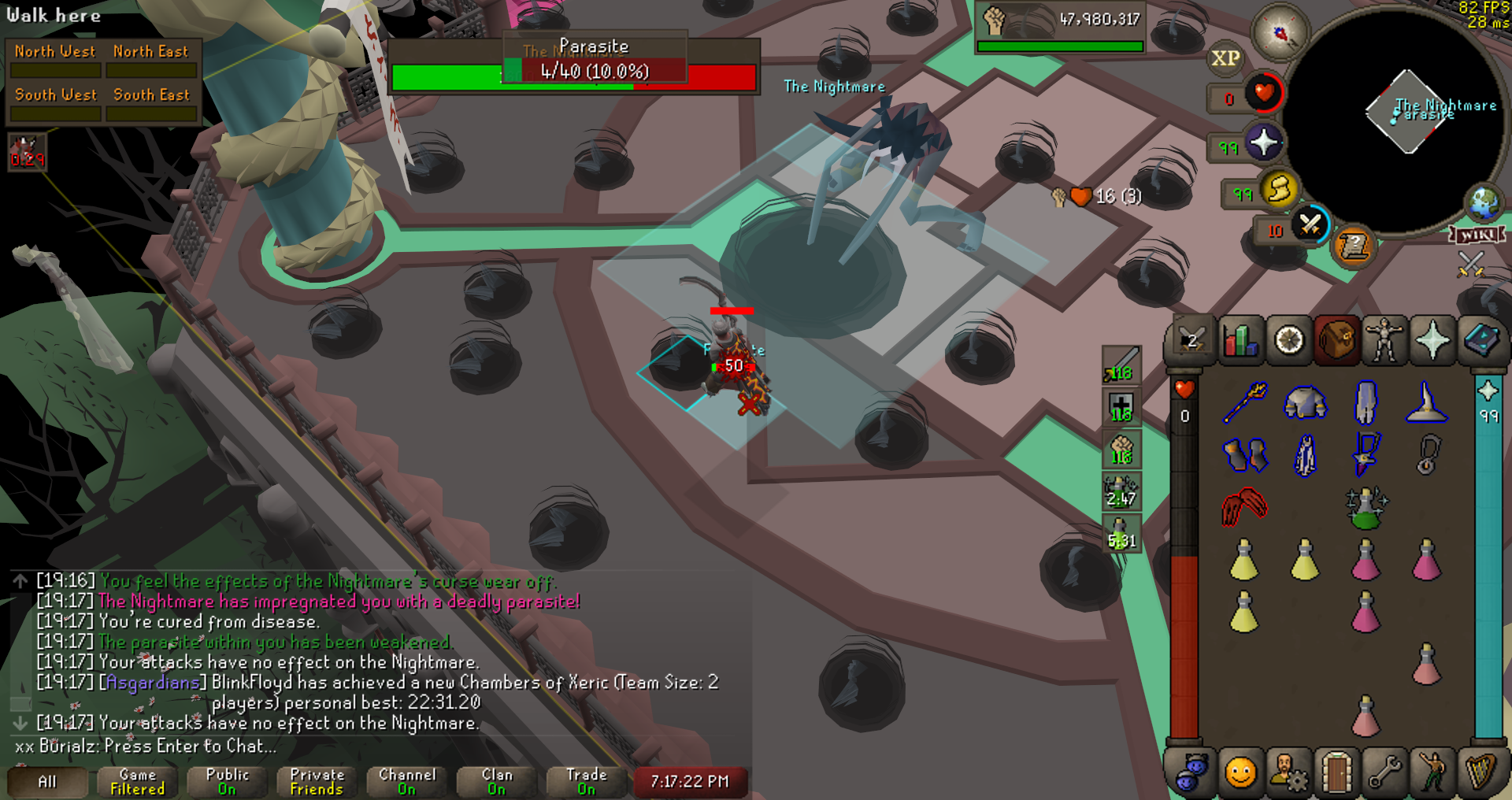Click the compass to face north

[x=1280, y=33]
